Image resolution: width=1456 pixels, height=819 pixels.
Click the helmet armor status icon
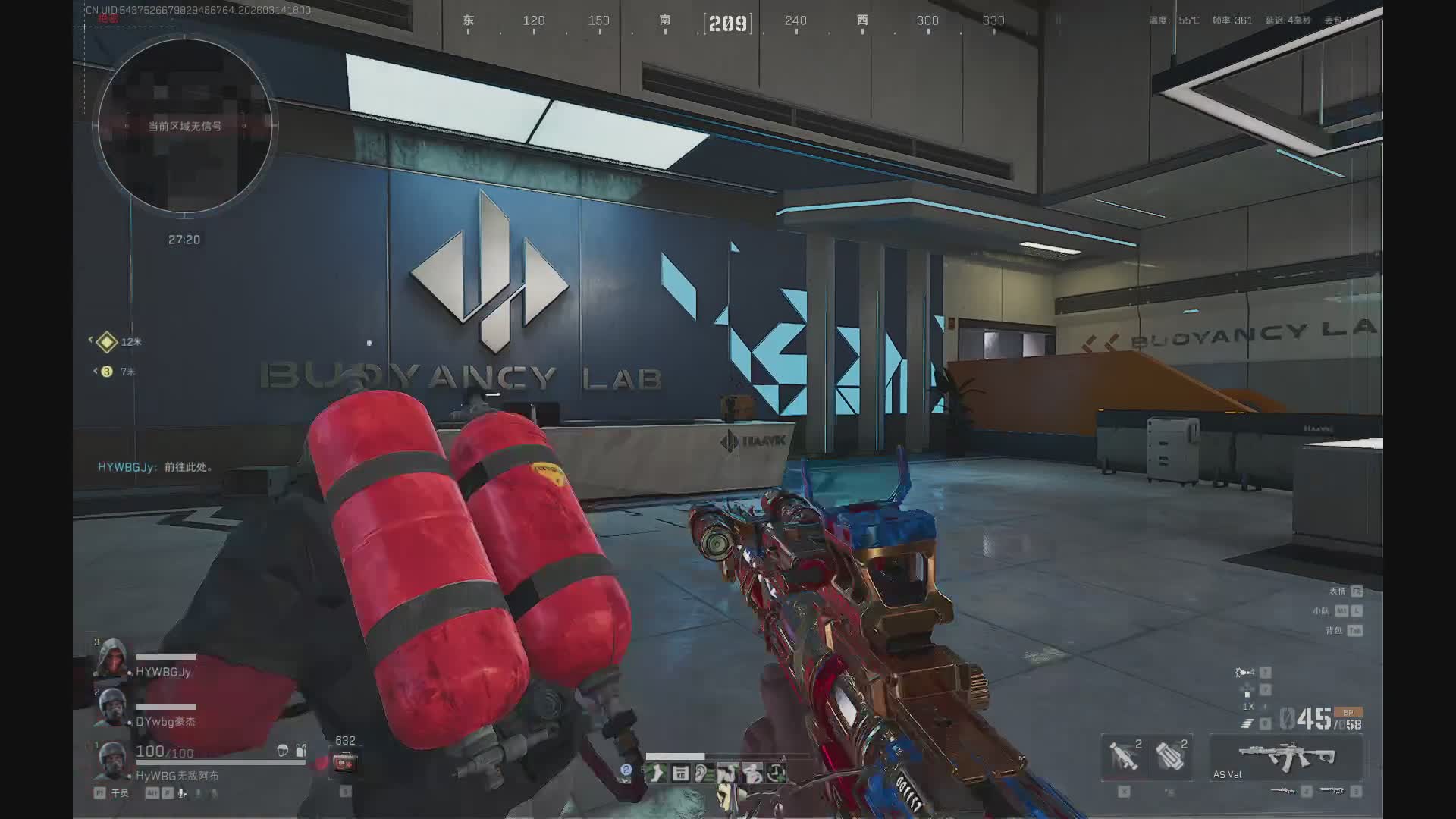[283, 750]
